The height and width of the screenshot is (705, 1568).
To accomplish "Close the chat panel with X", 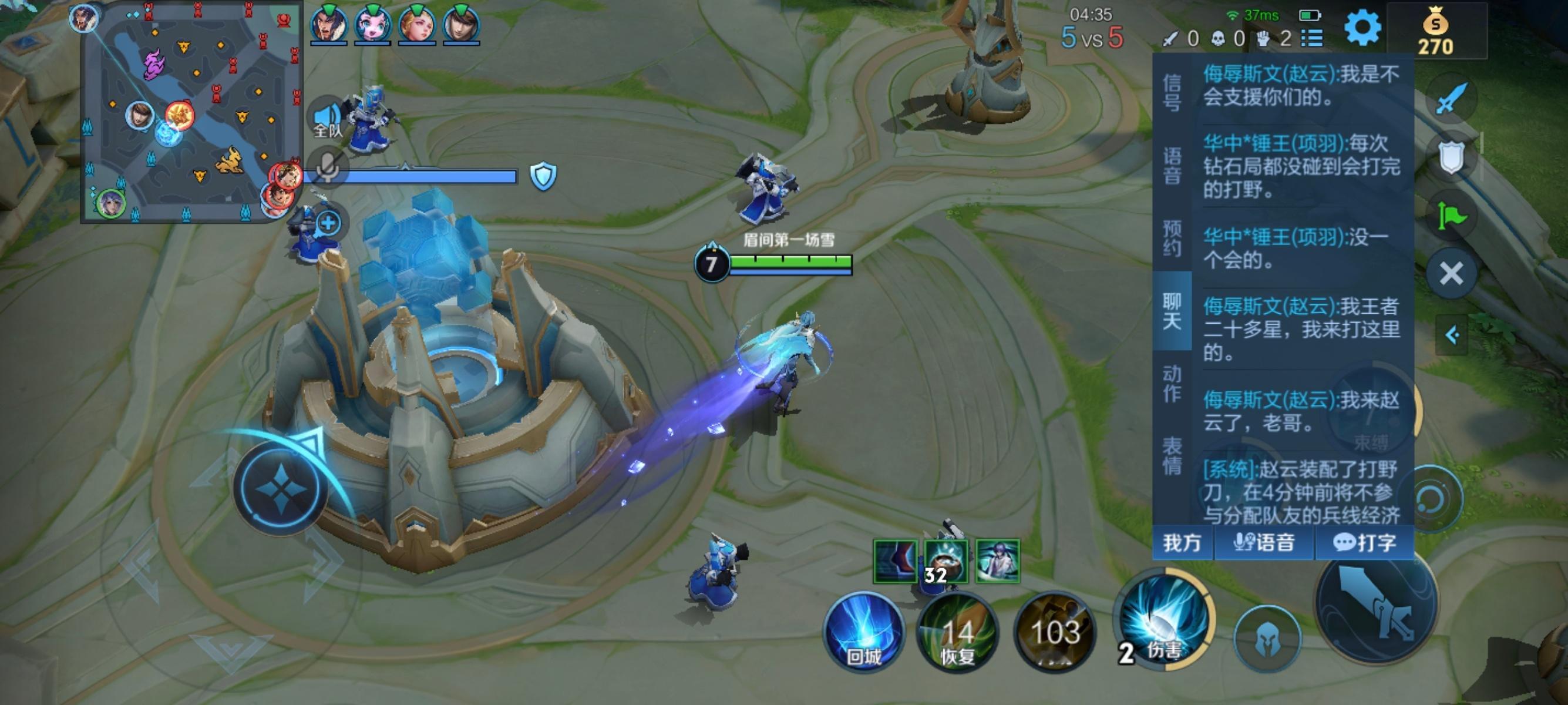I will tap(1452, 273).
